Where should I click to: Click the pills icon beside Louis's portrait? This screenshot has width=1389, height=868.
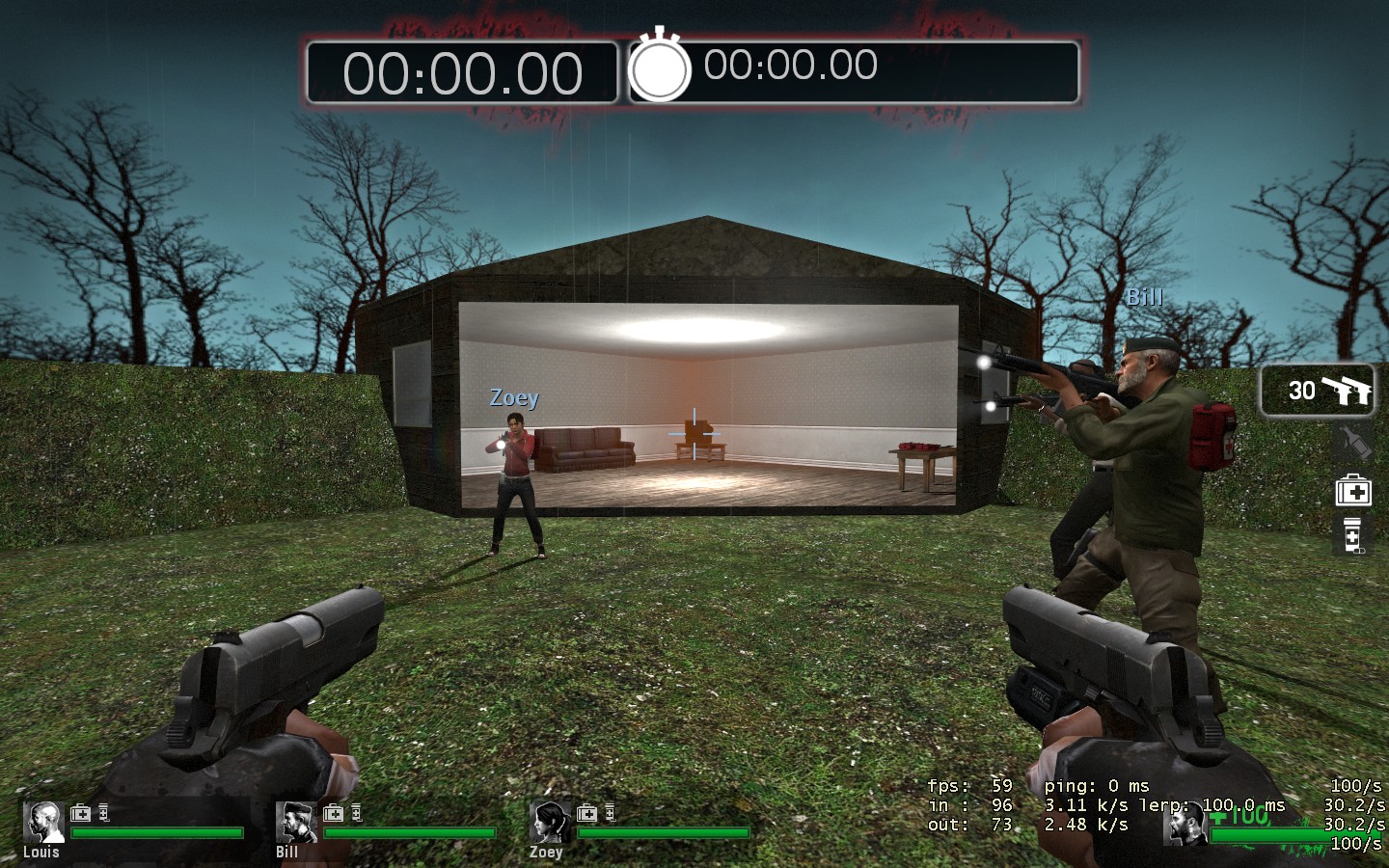point(104,814)
